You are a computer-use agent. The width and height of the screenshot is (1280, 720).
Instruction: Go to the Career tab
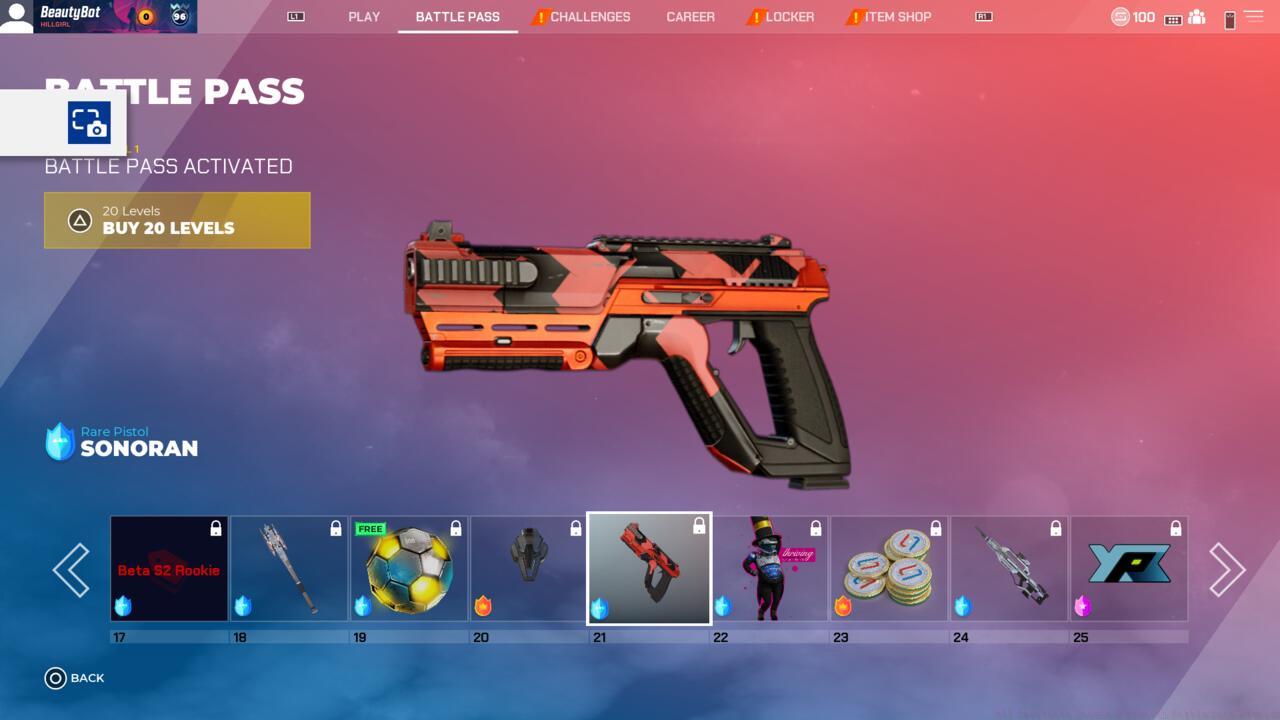pyautogui.click(x=691, y=17)
